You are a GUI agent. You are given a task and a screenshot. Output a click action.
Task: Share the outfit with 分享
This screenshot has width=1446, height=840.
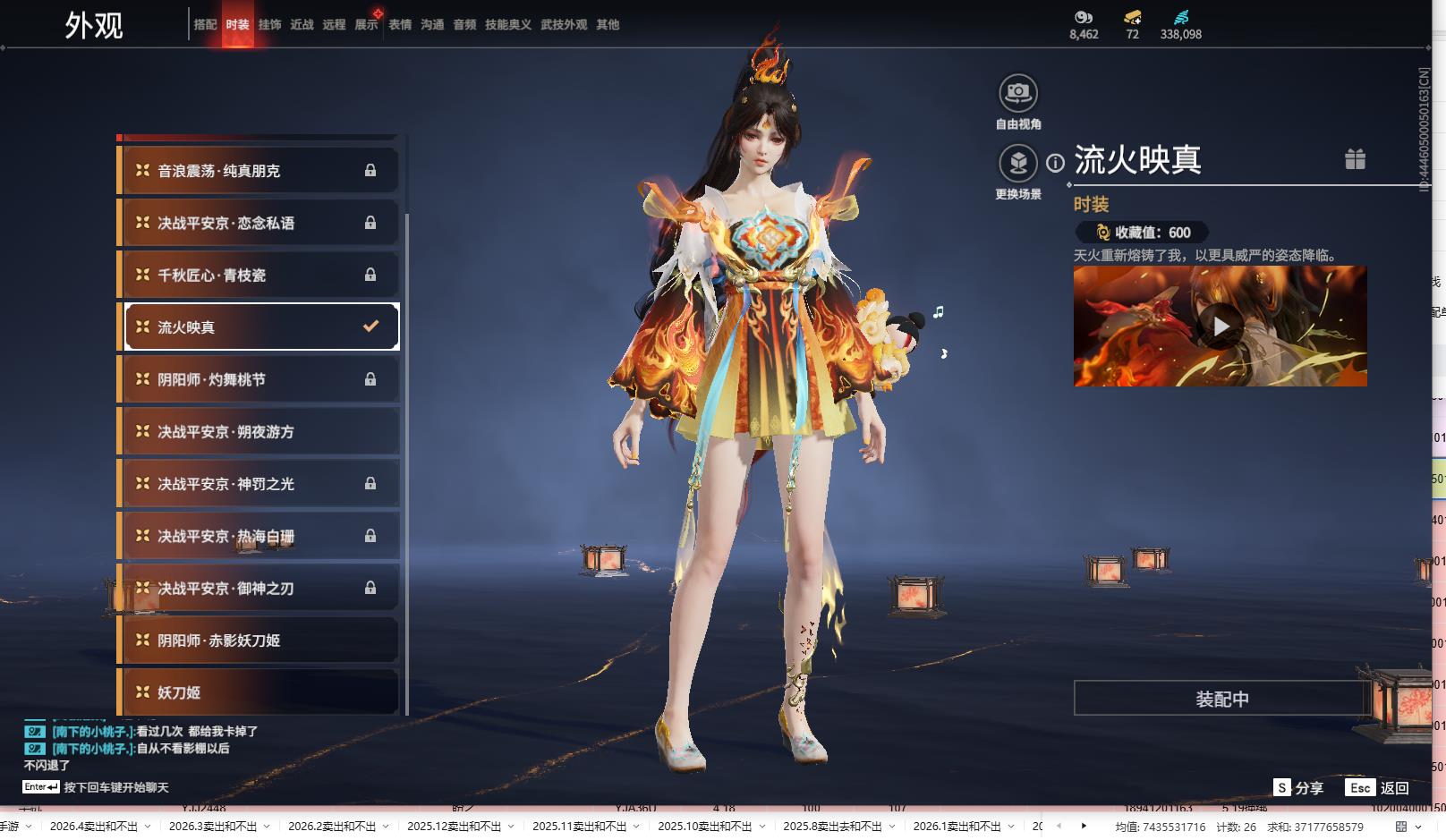1298,788
